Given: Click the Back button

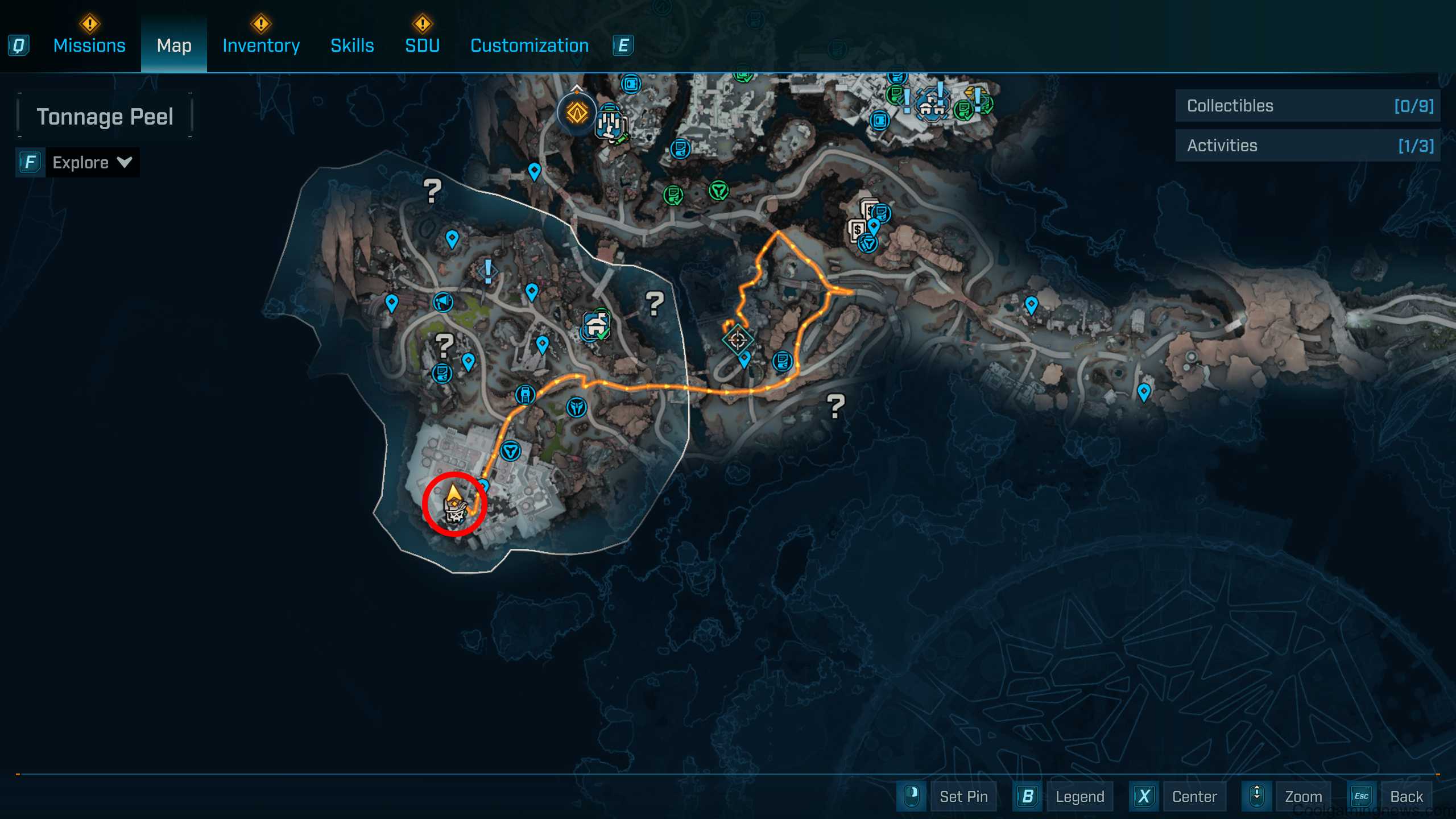Looking at the screenshot, I should [x=1406, y=796].
